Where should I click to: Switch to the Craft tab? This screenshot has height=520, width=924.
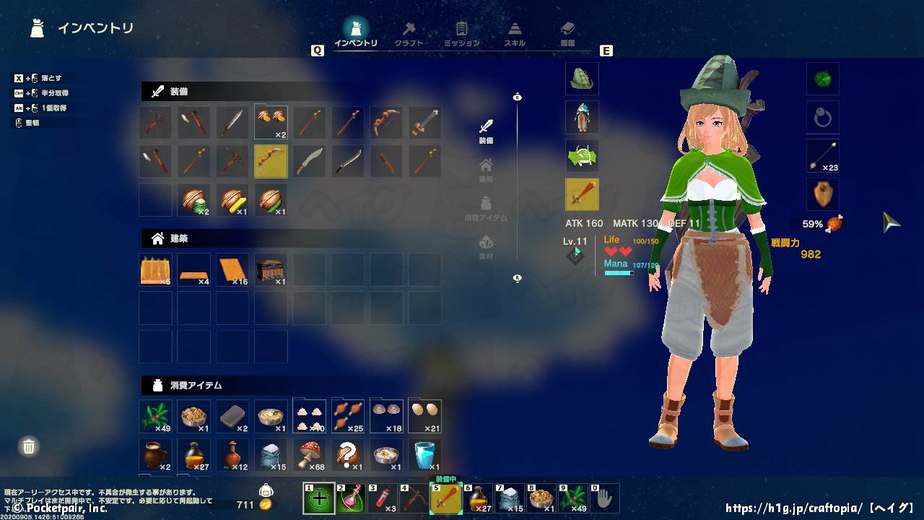pos(409,33)
